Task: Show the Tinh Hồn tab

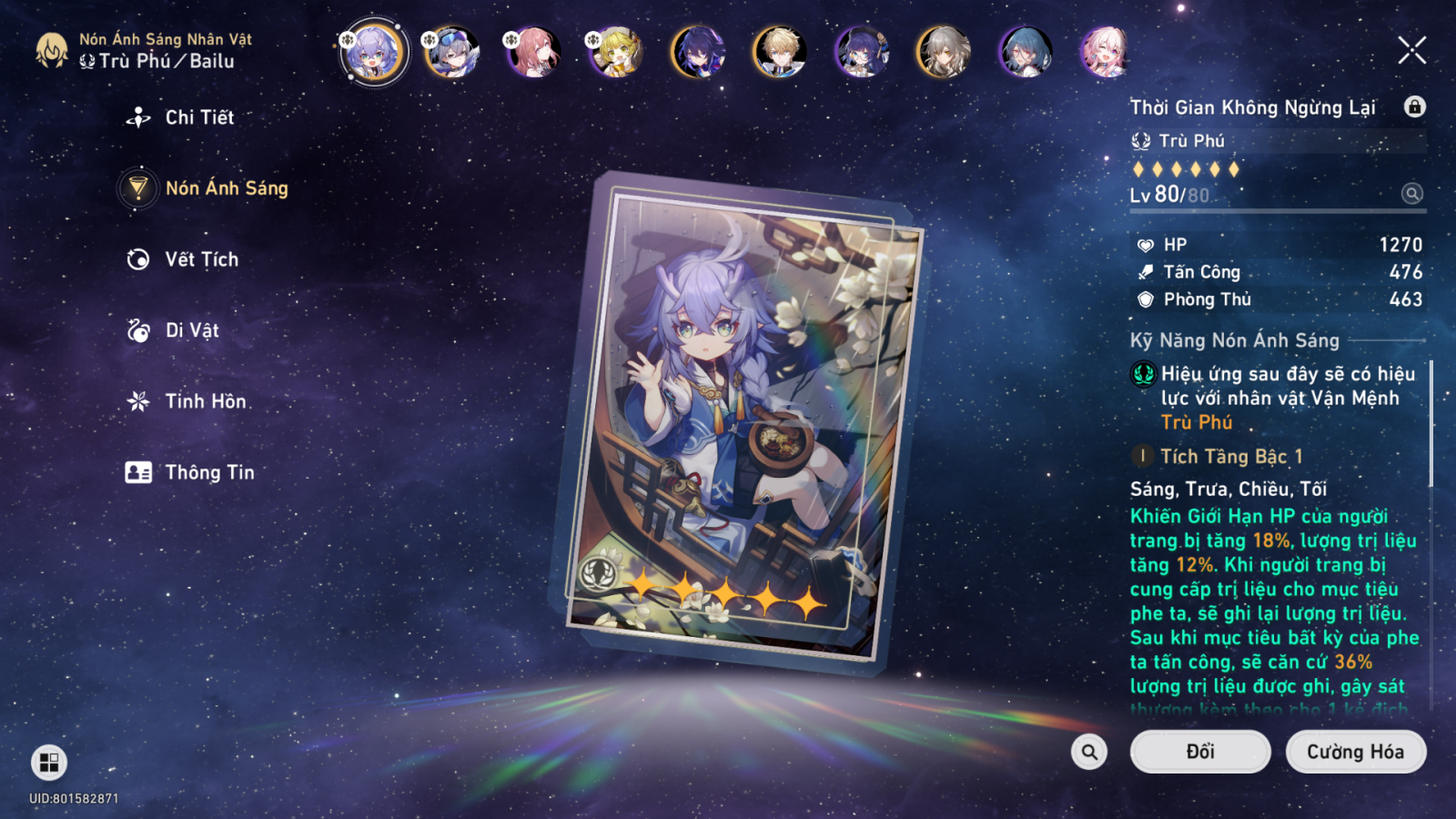Action: [205, 401]
